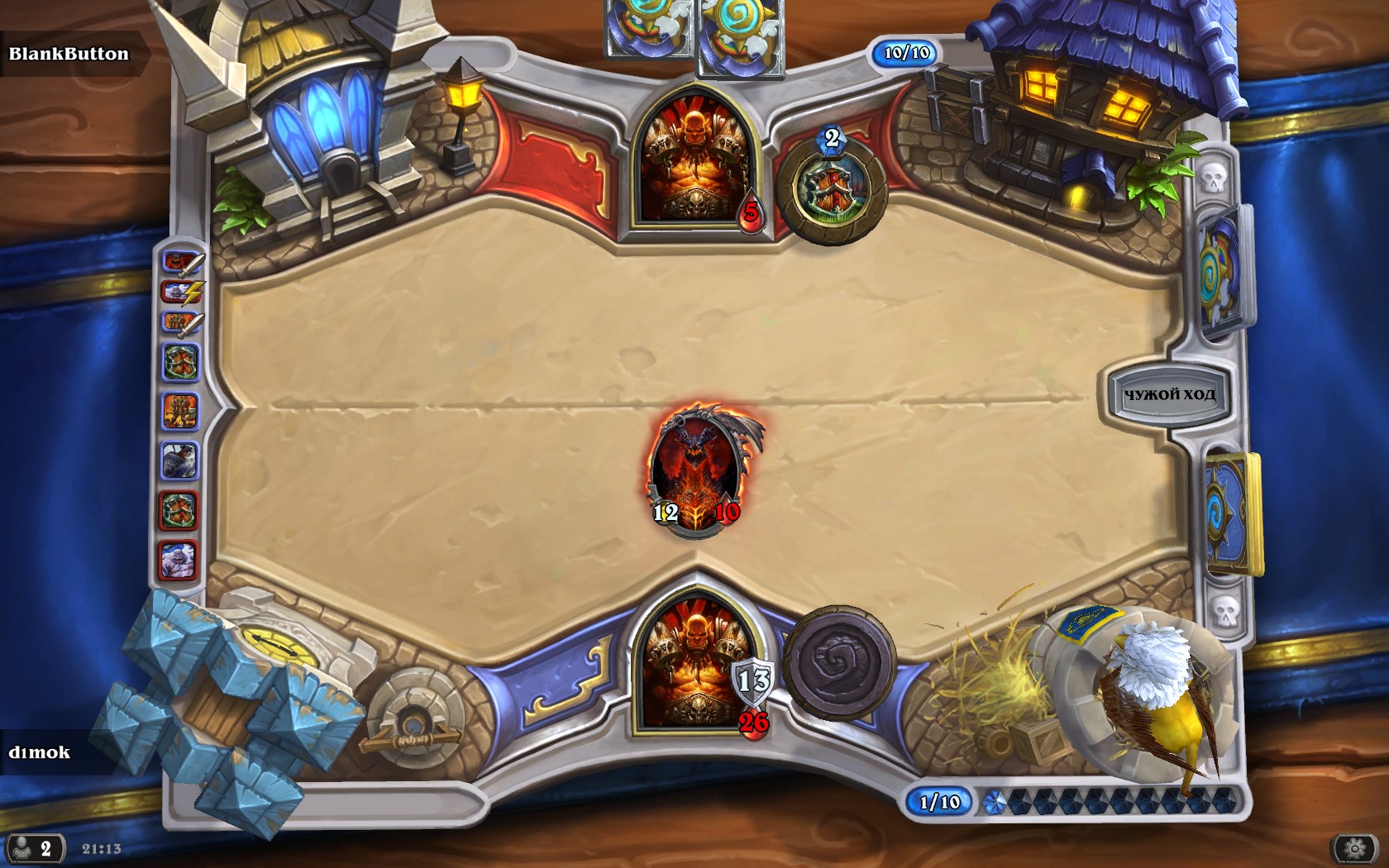The width and height of the screenshot is (1389, 868).
Task: View the grey-armored warrior history tile
Action: point(180,460)
